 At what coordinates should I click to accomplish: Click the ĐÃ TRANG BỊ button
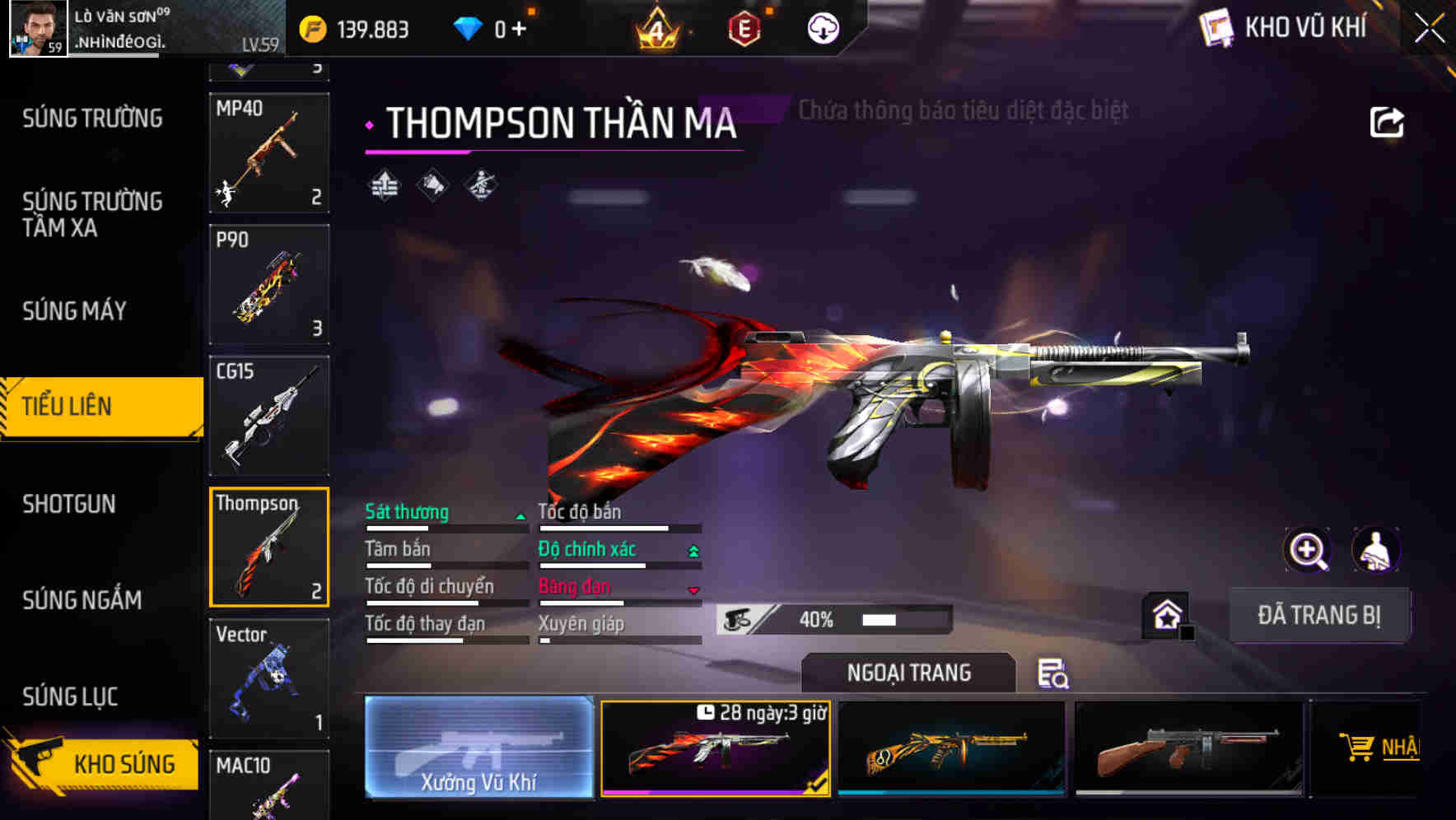[1320, 614]
